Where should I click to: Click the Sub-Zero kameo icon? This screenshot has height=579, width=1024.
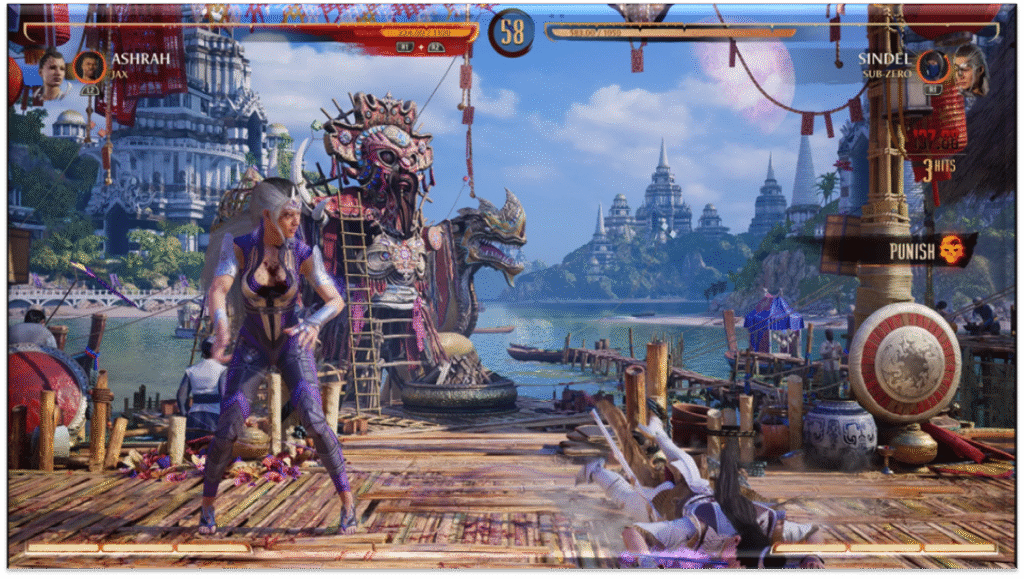(932, 67)
